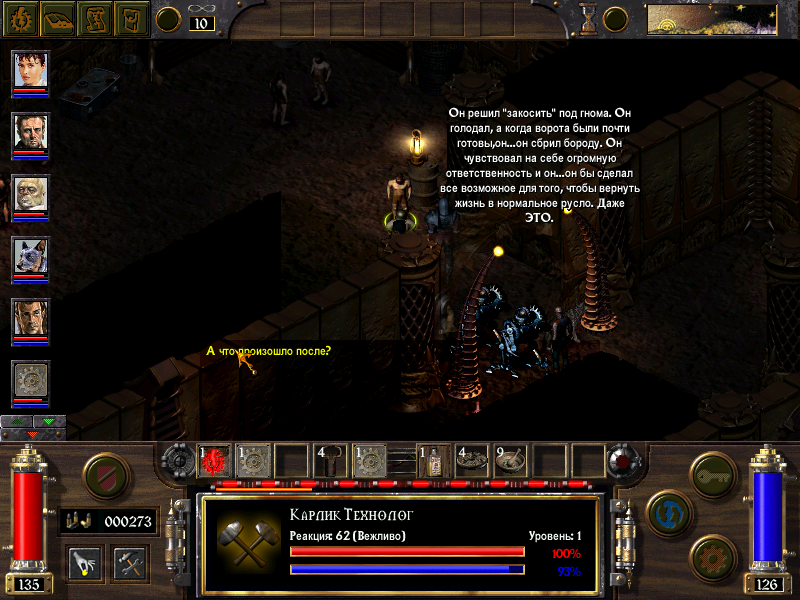This screenshot has width=800, height=600.
Task: Click the day-night sky clock panel
Action: (712, 18)
